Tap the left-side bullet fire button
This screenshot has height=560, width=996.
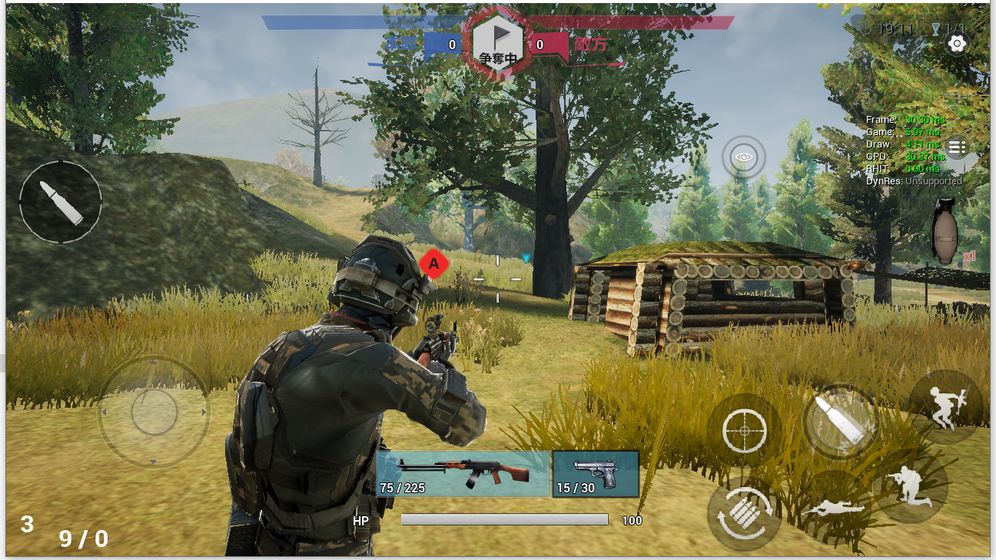(61, 202)
